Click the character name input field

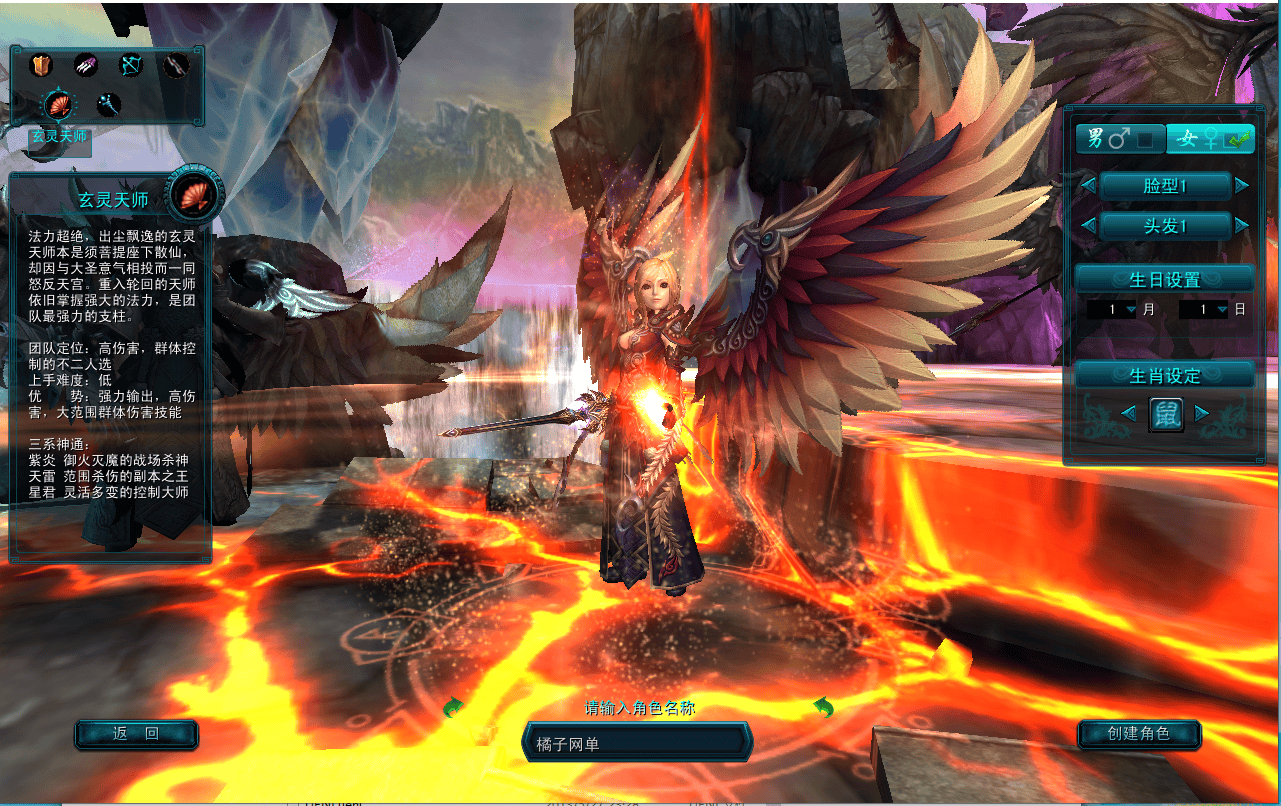pos(636,743)
